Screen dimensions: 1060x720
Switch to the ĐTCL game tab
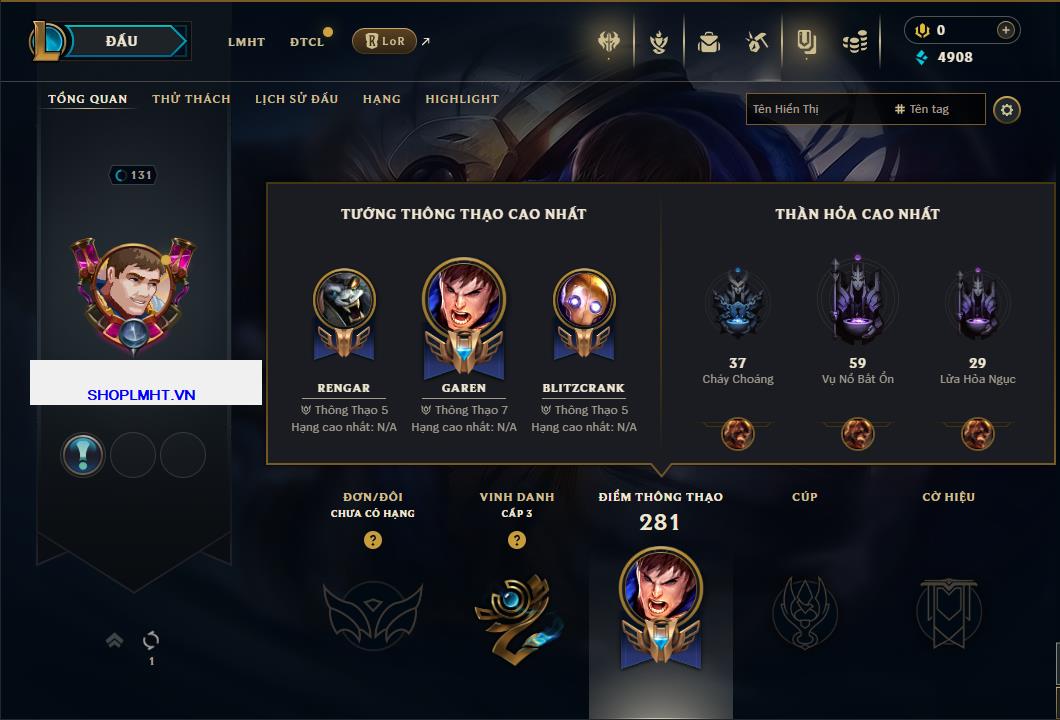307,42
